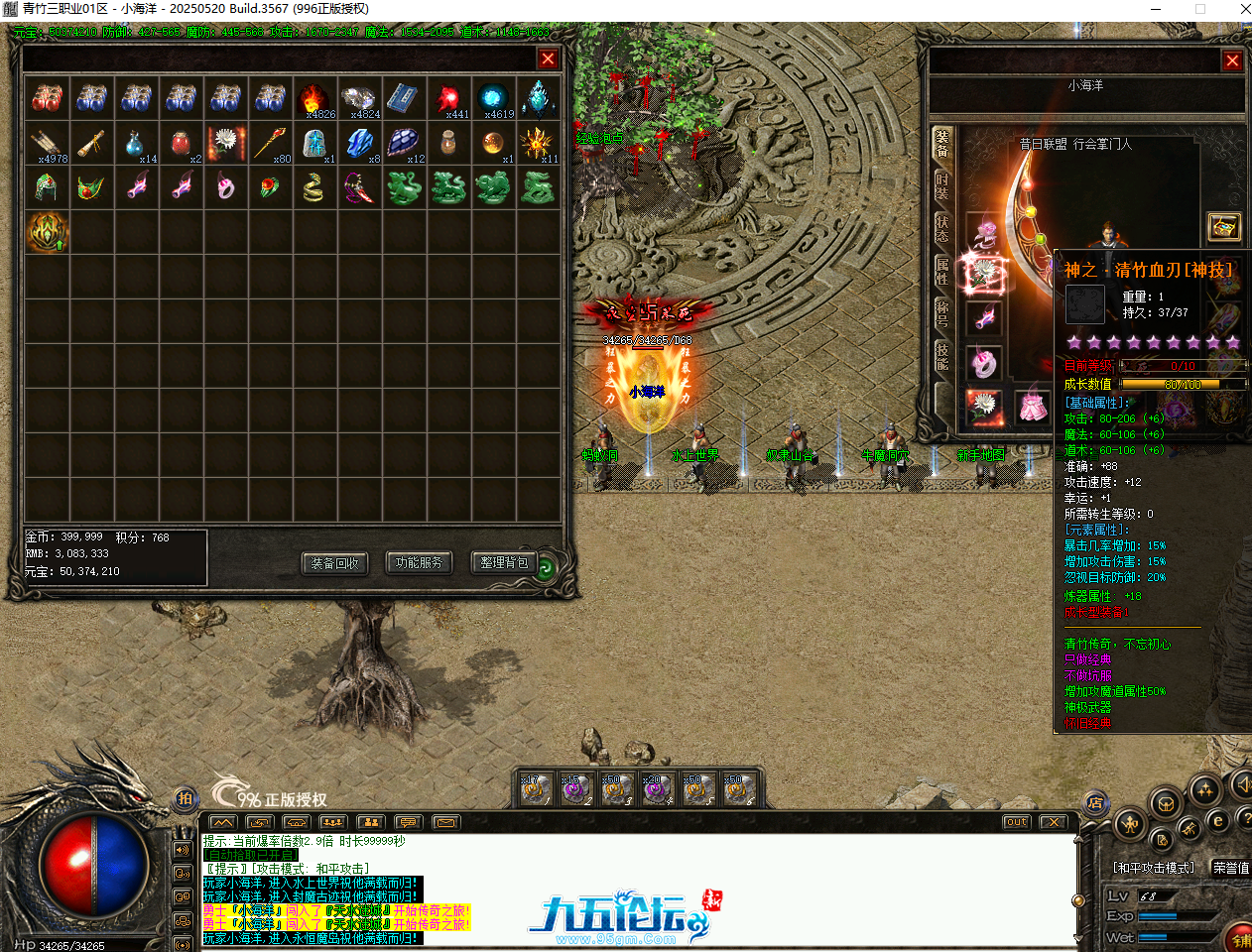Close the character equipment panel

coord(1232,60)
